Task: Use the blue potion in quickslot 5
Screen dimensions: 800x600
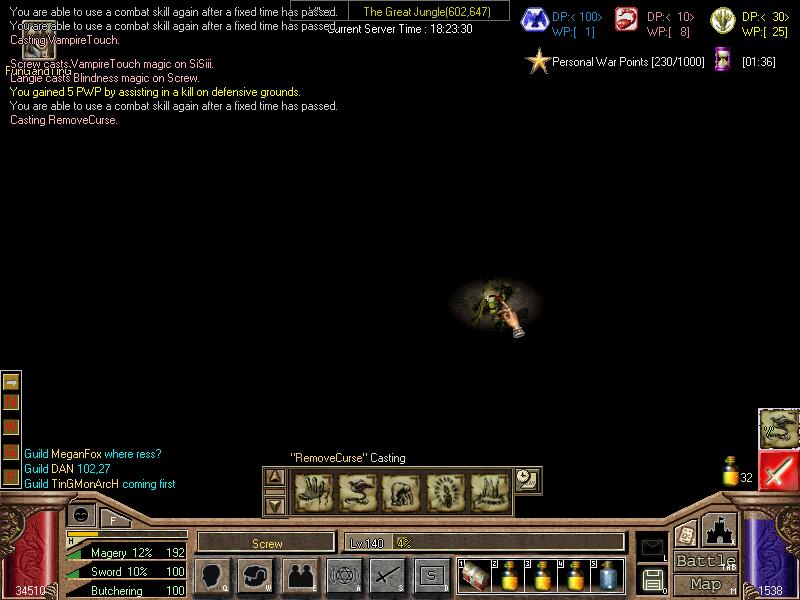Action: pos(608,576)
